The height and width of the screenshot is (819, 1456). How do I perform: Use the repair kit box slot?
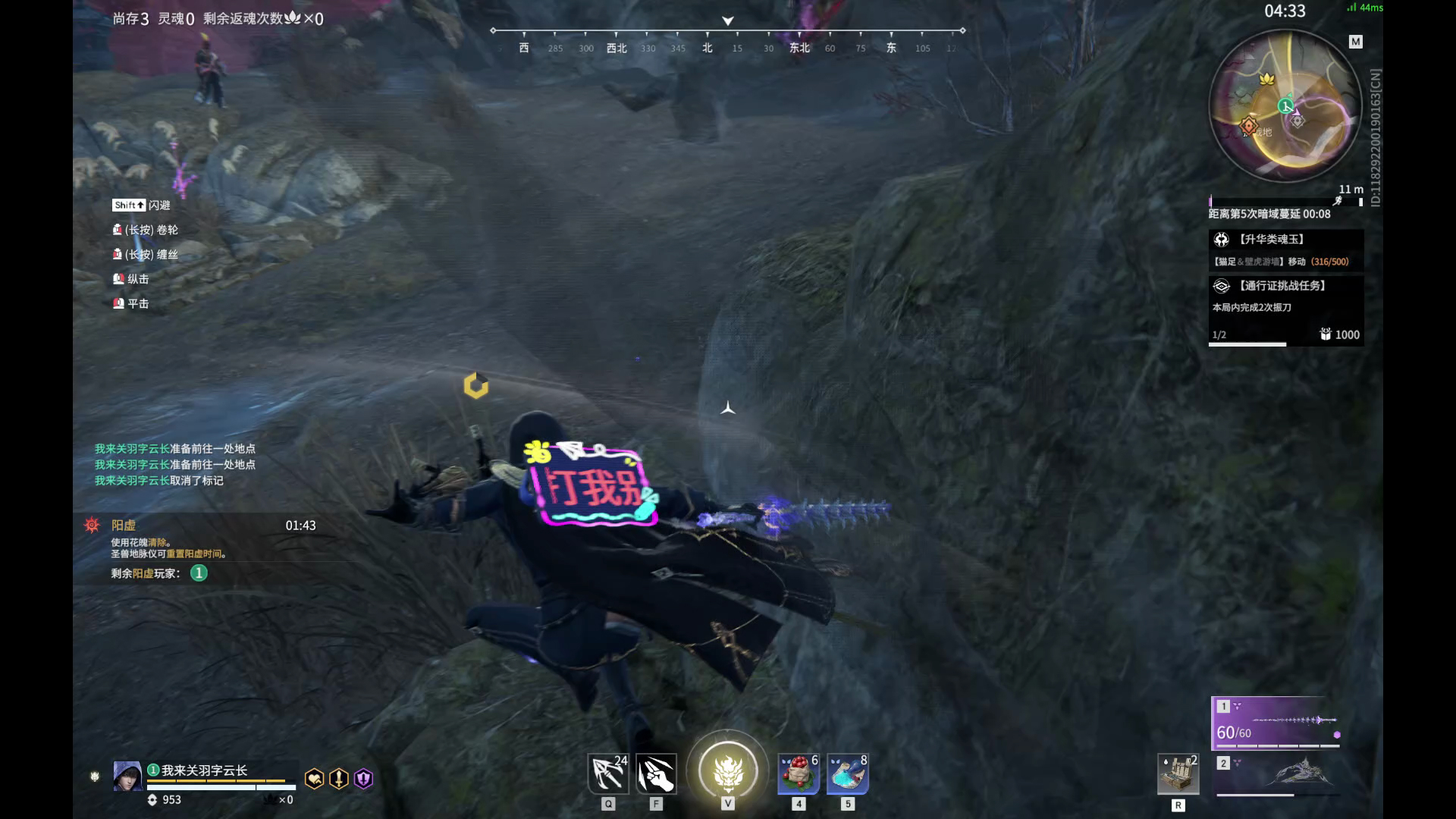coord(1178,774)
